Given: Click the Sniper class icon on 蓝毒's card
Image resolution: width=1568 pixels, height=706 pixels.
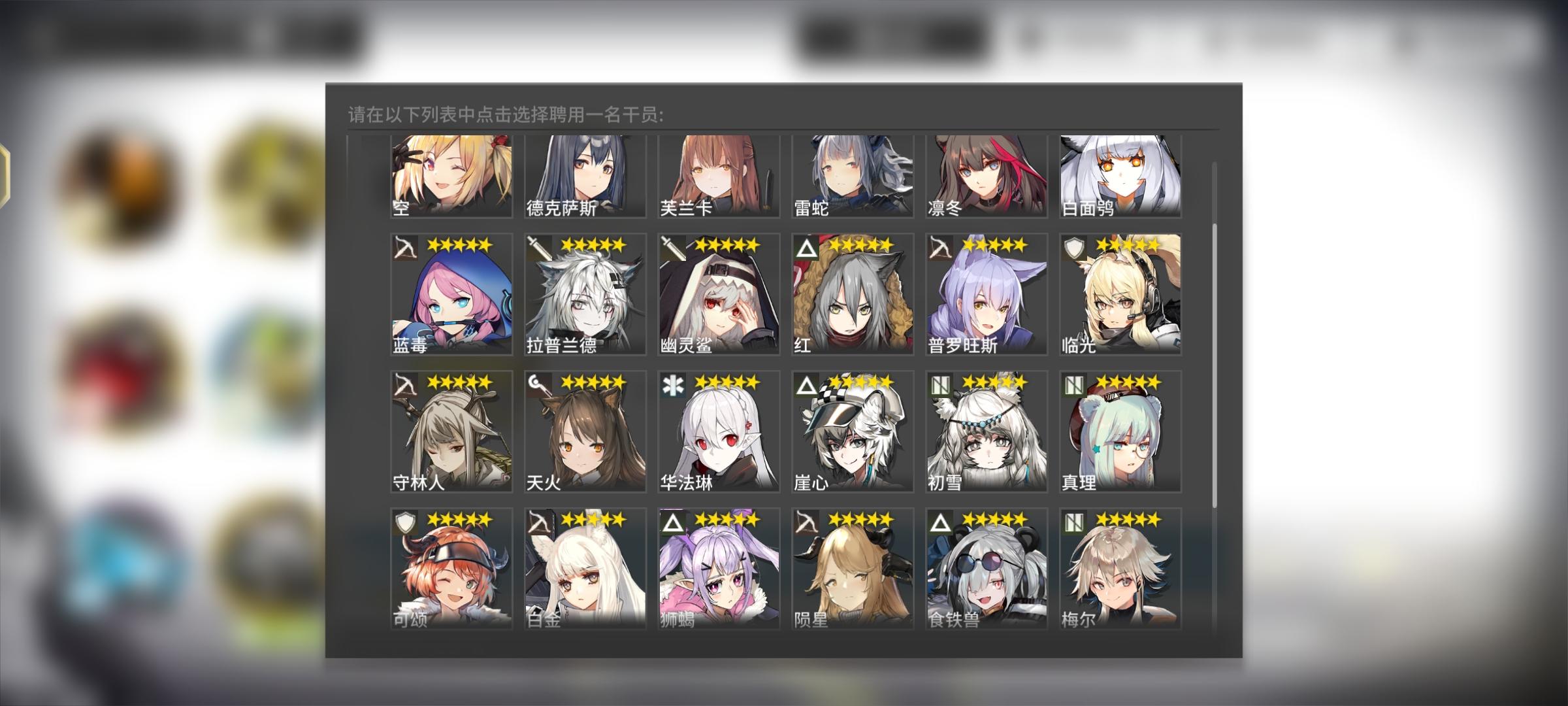Looking at the screenshot, I should click(x=404, y=247).
